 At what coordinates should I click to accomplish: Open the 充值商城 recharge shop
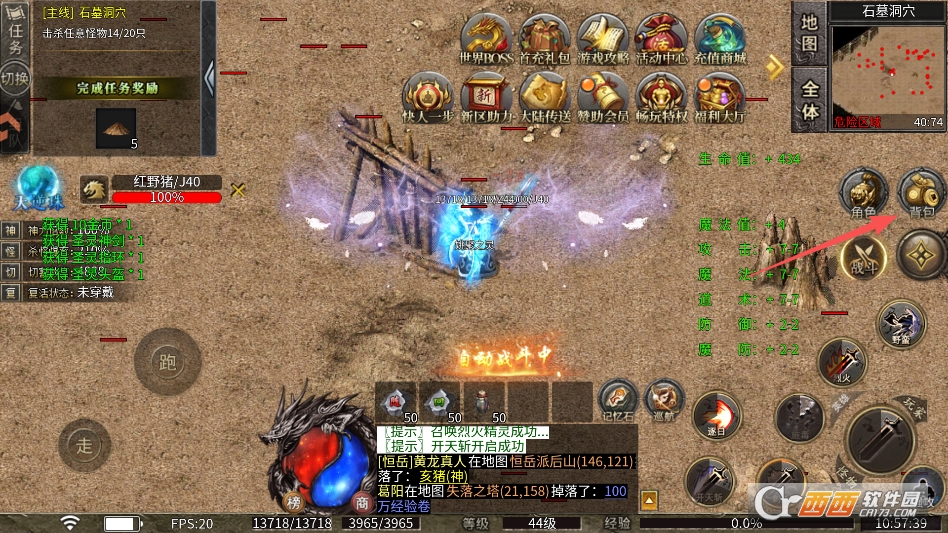click(720, 39)
